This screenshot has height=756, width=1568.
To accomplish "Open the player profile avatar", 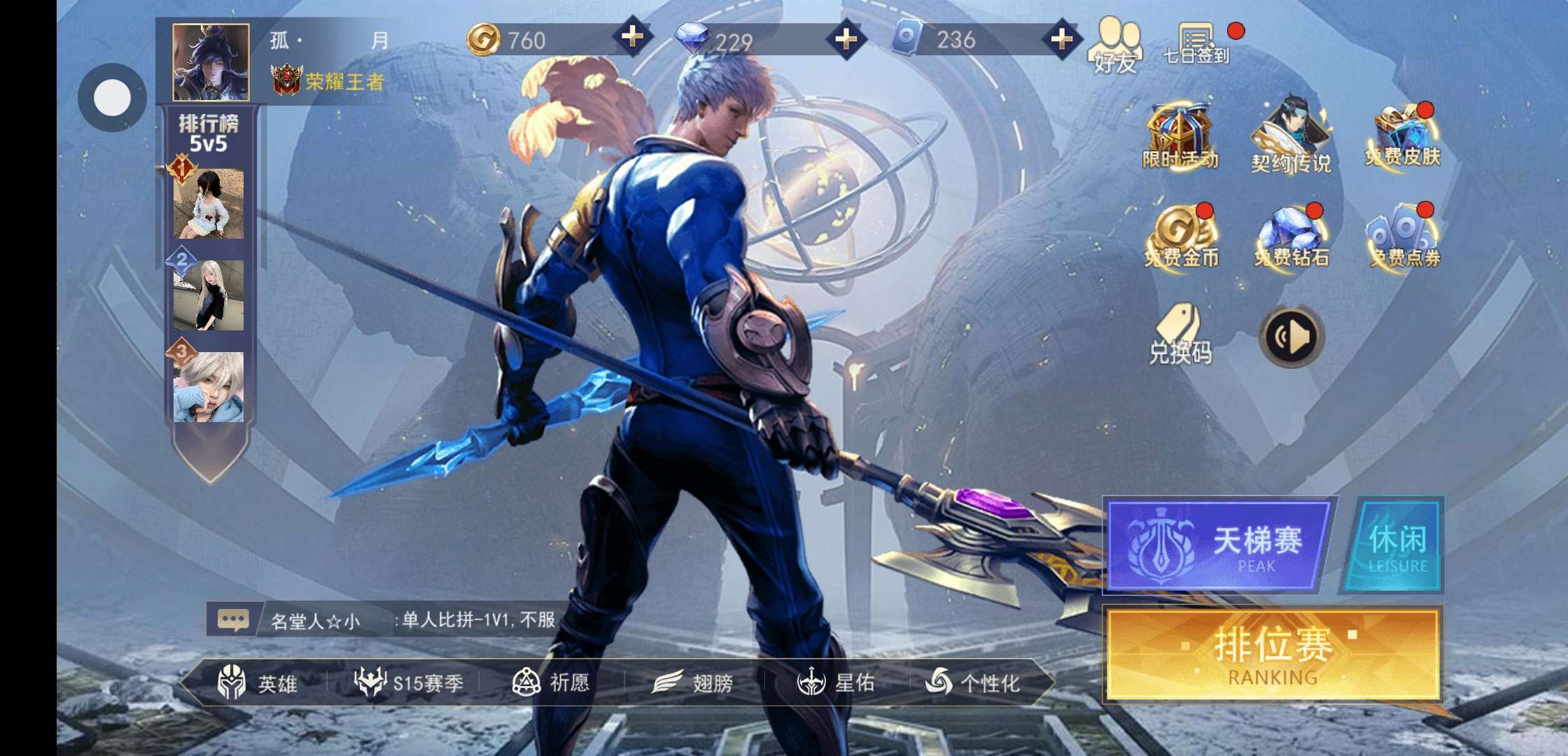I will pos(211,62).
